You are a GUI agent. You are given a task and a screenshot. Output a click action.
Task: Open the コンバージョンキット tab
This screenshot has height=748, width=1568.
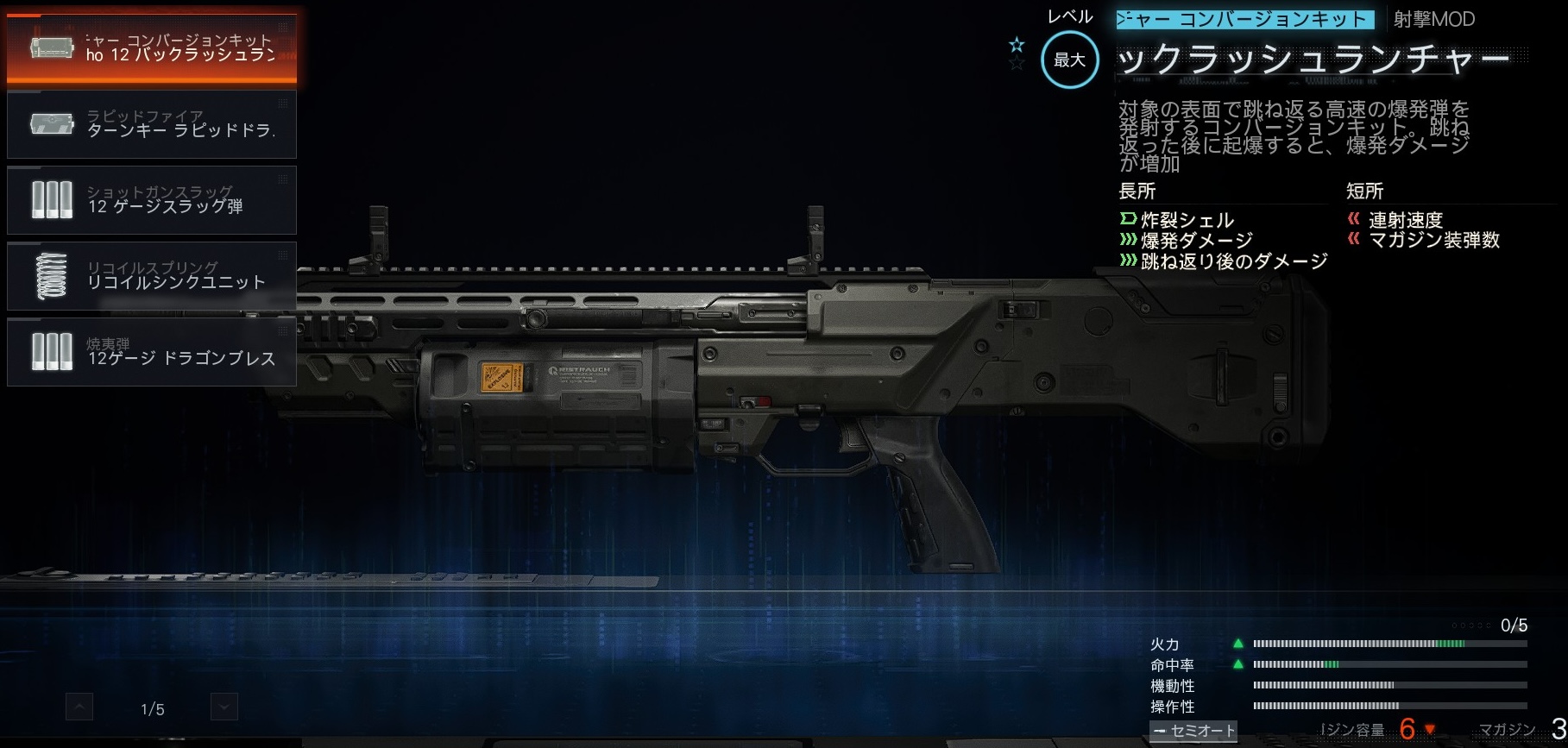click(x=1245, y=19)
